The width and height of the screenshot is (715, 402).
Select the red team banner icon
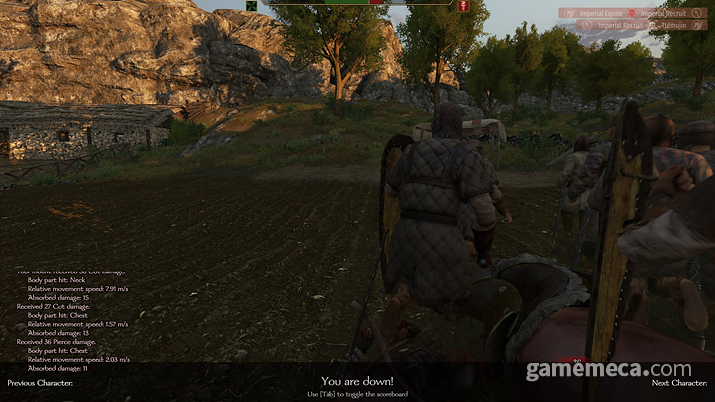(x=463, y=6)
